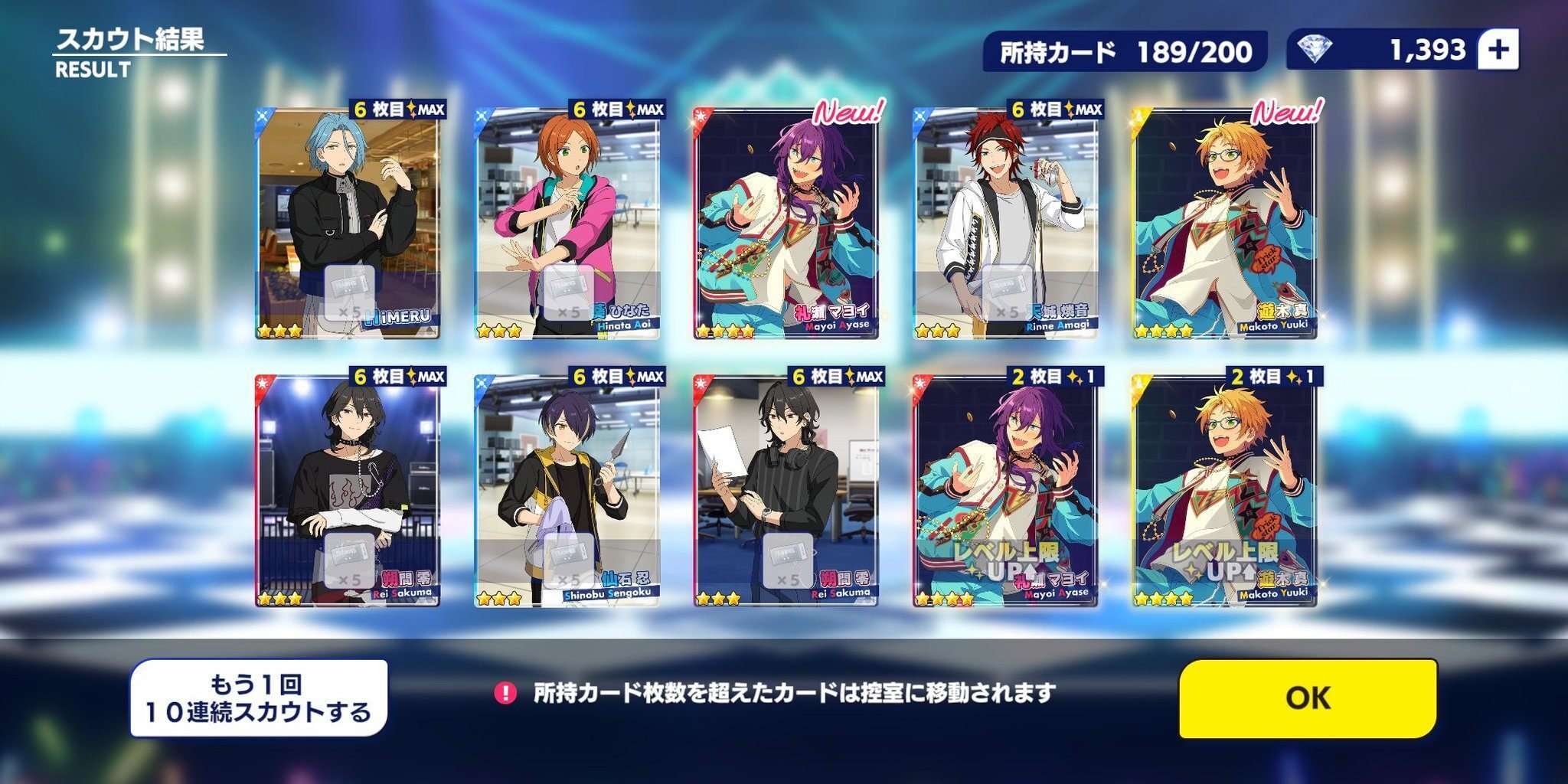Pick Rei Sakuma card wearing flame shirt

click(x=348, y=490)
